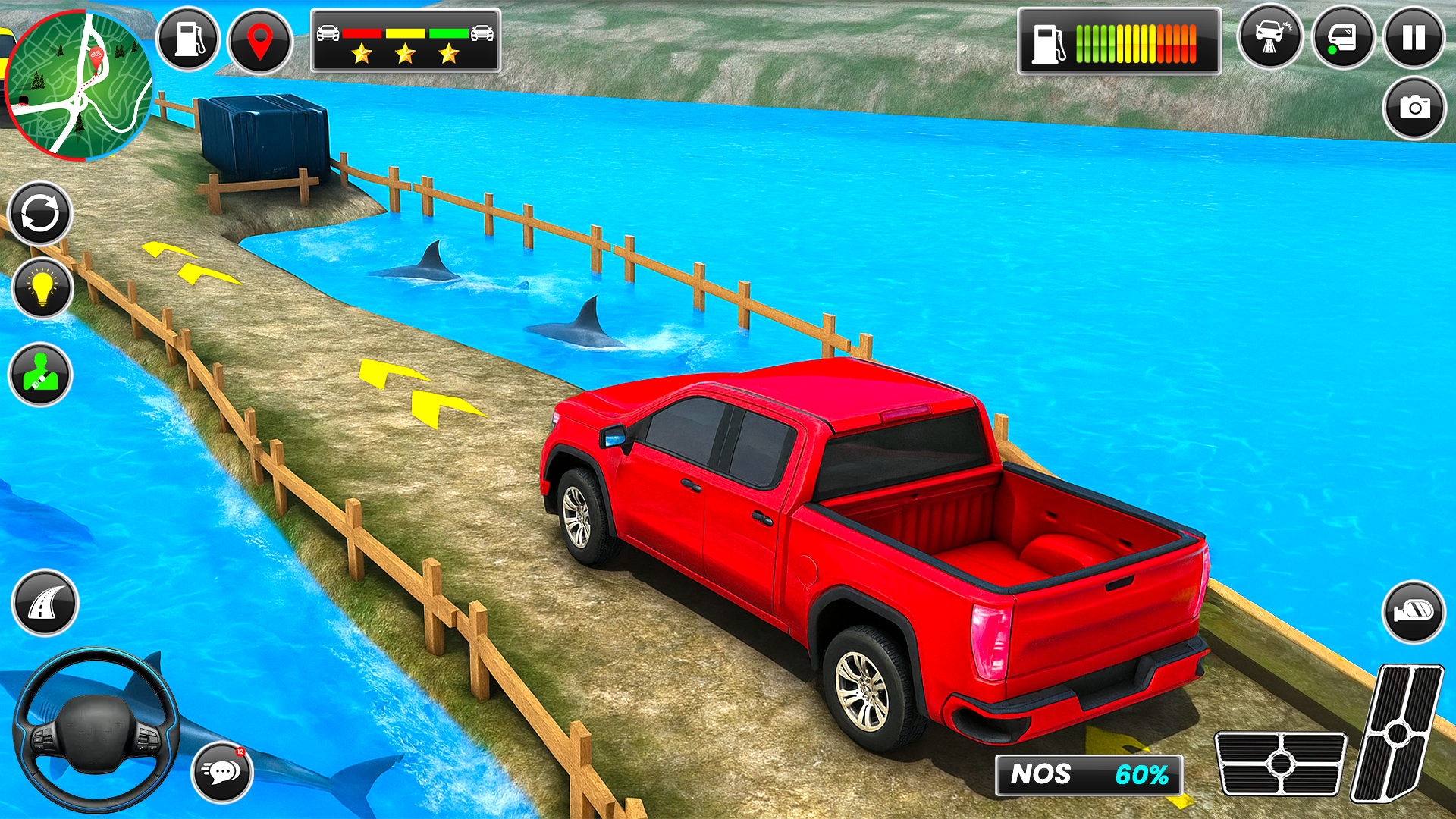The width and height of the screenshot is (1456, 819).
Task: Take a screenshot with the camera button
Action: click(x=1414, y=108)
